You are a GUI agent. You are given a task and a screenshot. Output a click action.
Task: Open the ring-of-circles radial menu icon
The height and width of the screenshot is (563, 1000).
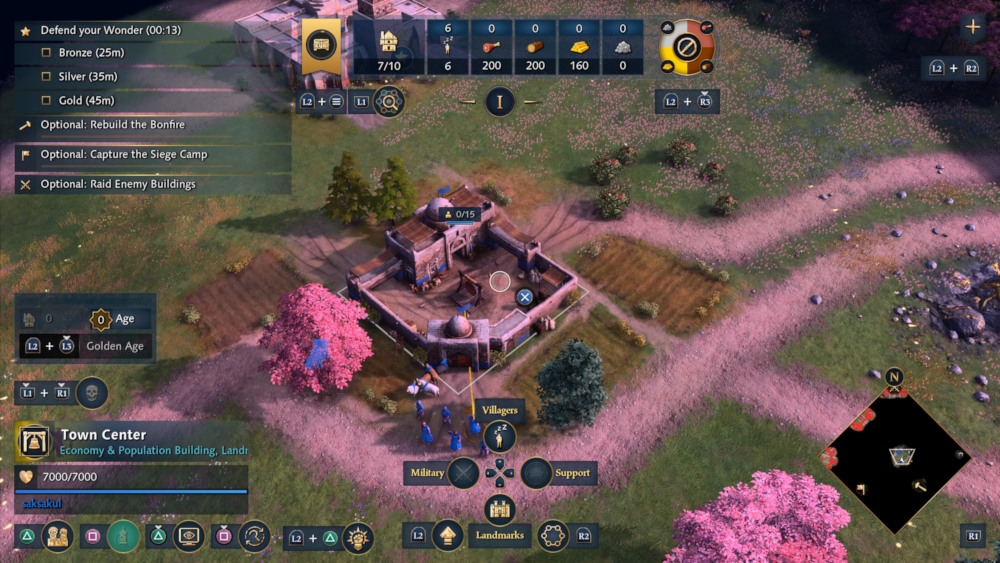click(553, 536)
